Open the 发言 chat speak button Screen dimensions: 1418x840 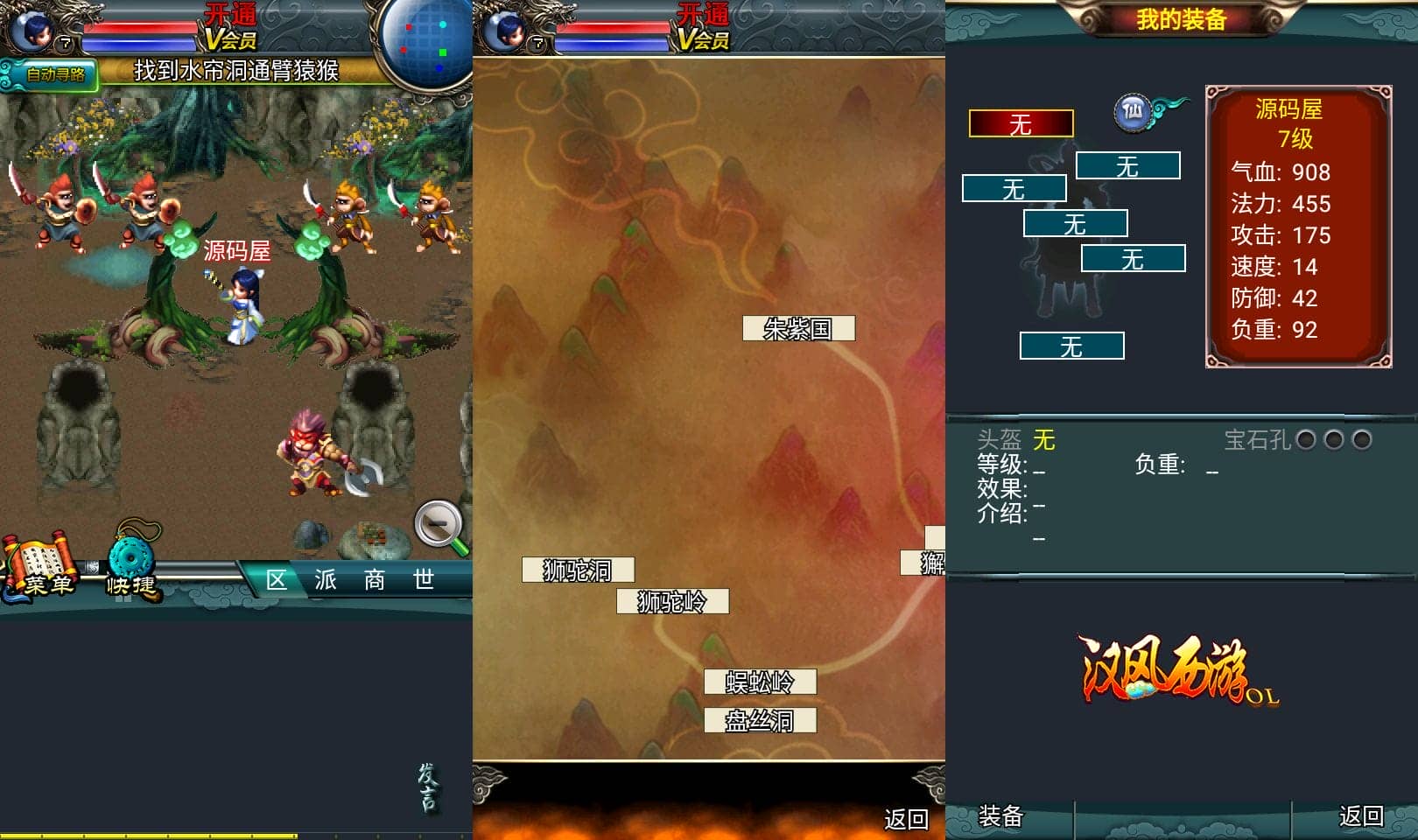pos(427,787)
